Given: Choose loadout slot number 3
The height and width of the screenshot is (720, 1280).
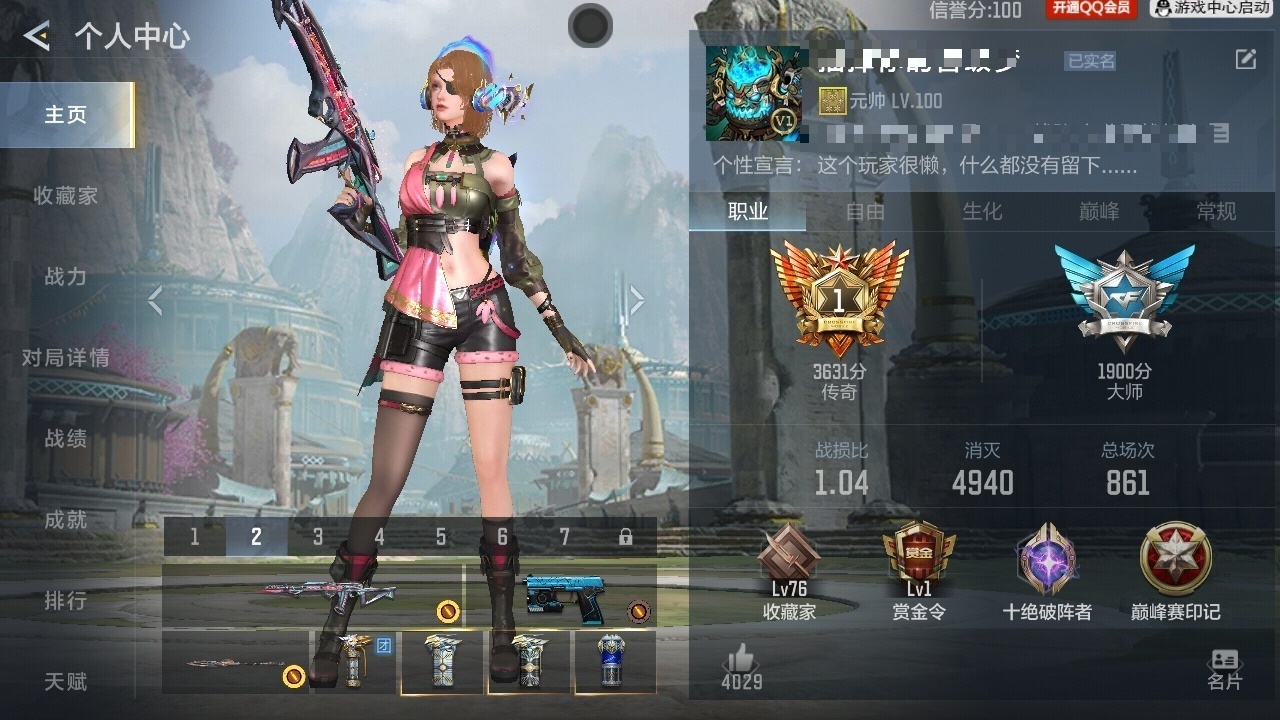Looking at the screenshot, I should click(318, 537).
